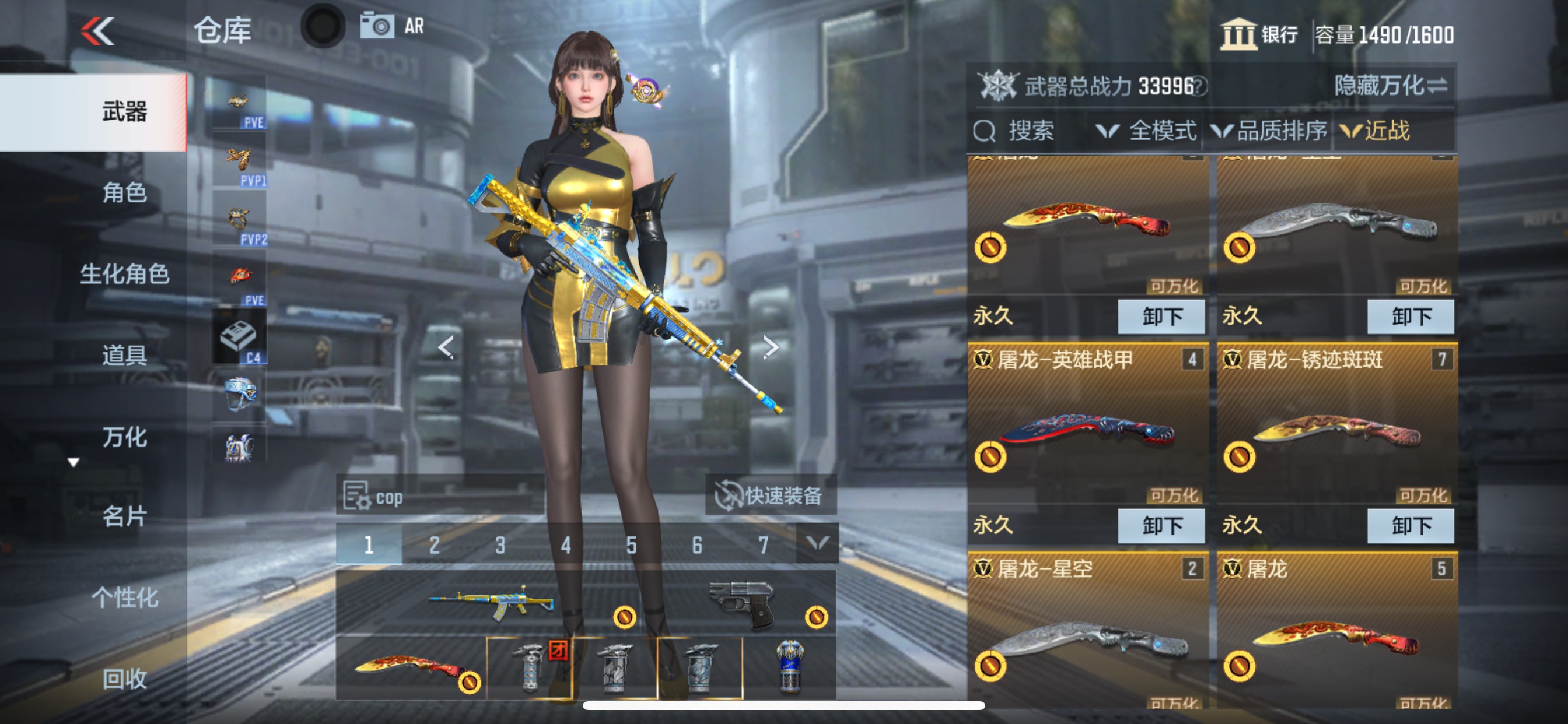The height and width of the screenshot is (724, 1568).
Task: Click the search magnifier icon
Action: click(x=986, y=131)
